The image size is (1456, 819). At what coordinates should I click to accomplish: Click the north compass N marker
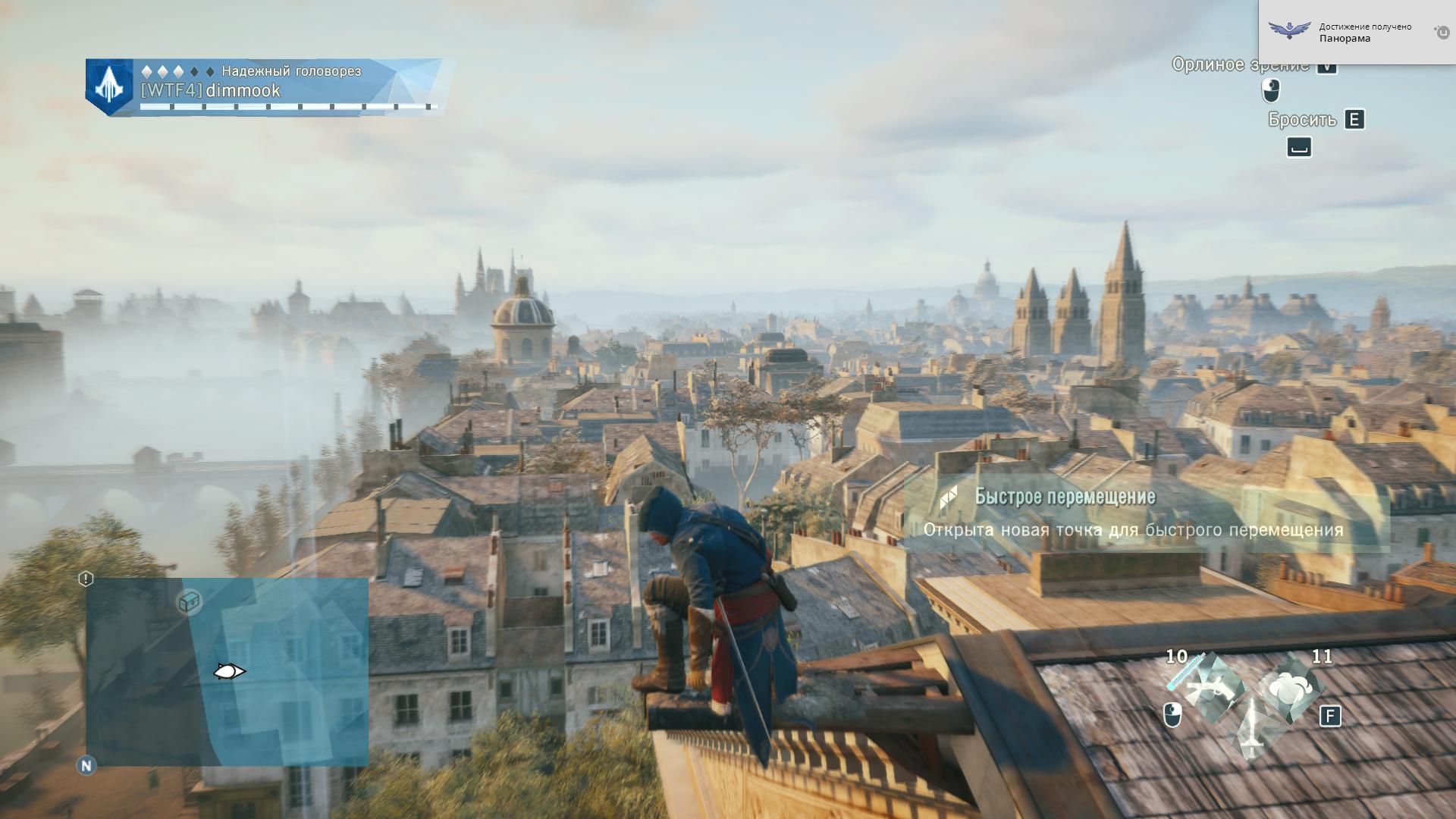86,765
